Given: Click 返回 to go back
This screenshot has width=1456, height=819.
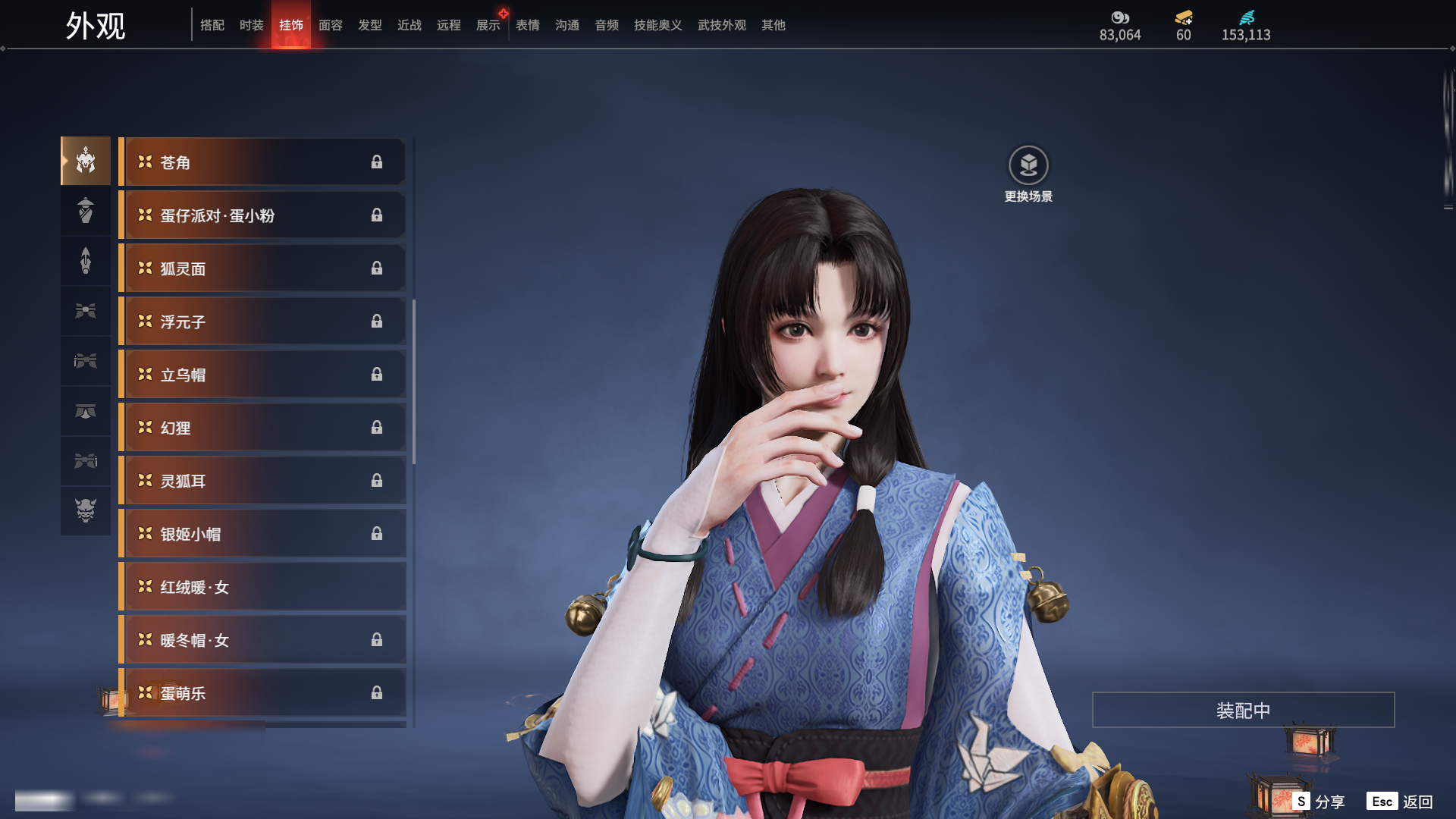Looking at the screenshot, I should point(1400,802).
